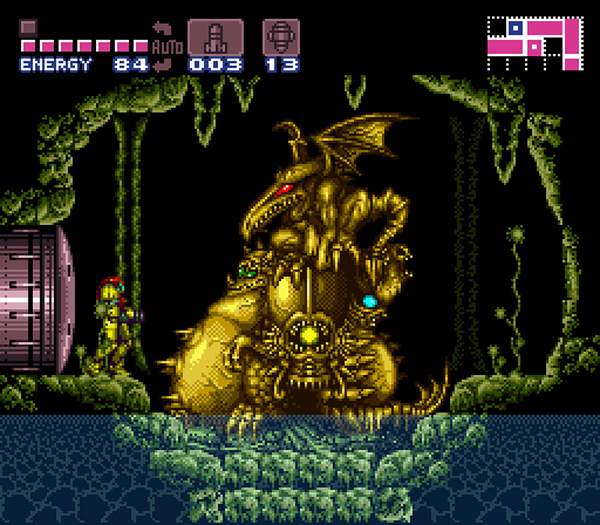Click the AUTO reserve tank indicator
600x525 pixels.
tap(165, 45)
